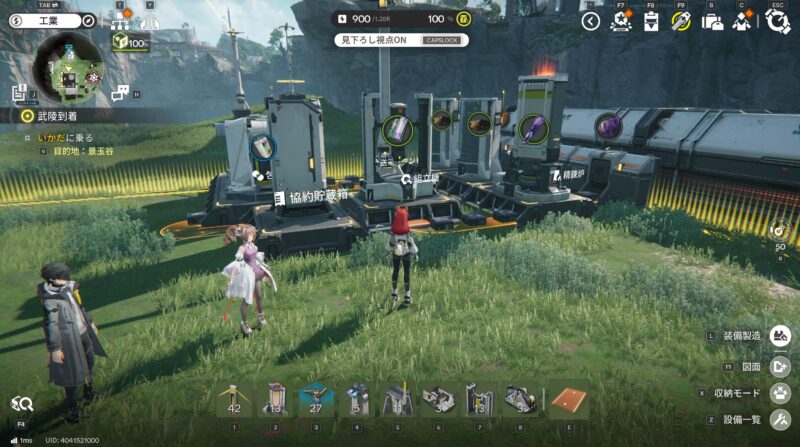The width and height of the screenshot is (800, 447).
Task: Select the hotbar item with count 27
Action: click(x=317, y=400)
